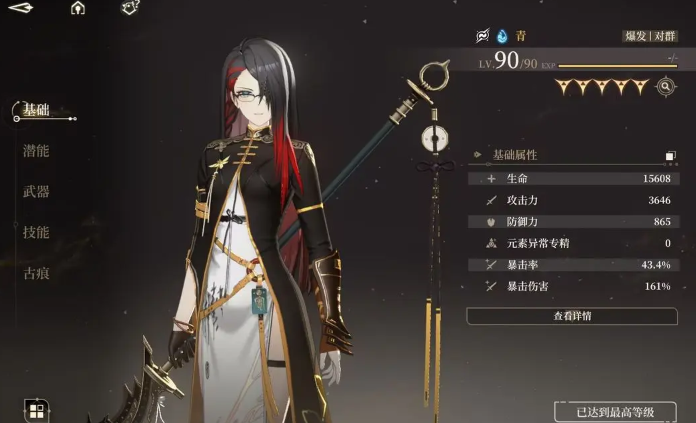Click the 查看详情 button
The height and width of the screenshot is (423, 696).
click(x=572, y=316)
